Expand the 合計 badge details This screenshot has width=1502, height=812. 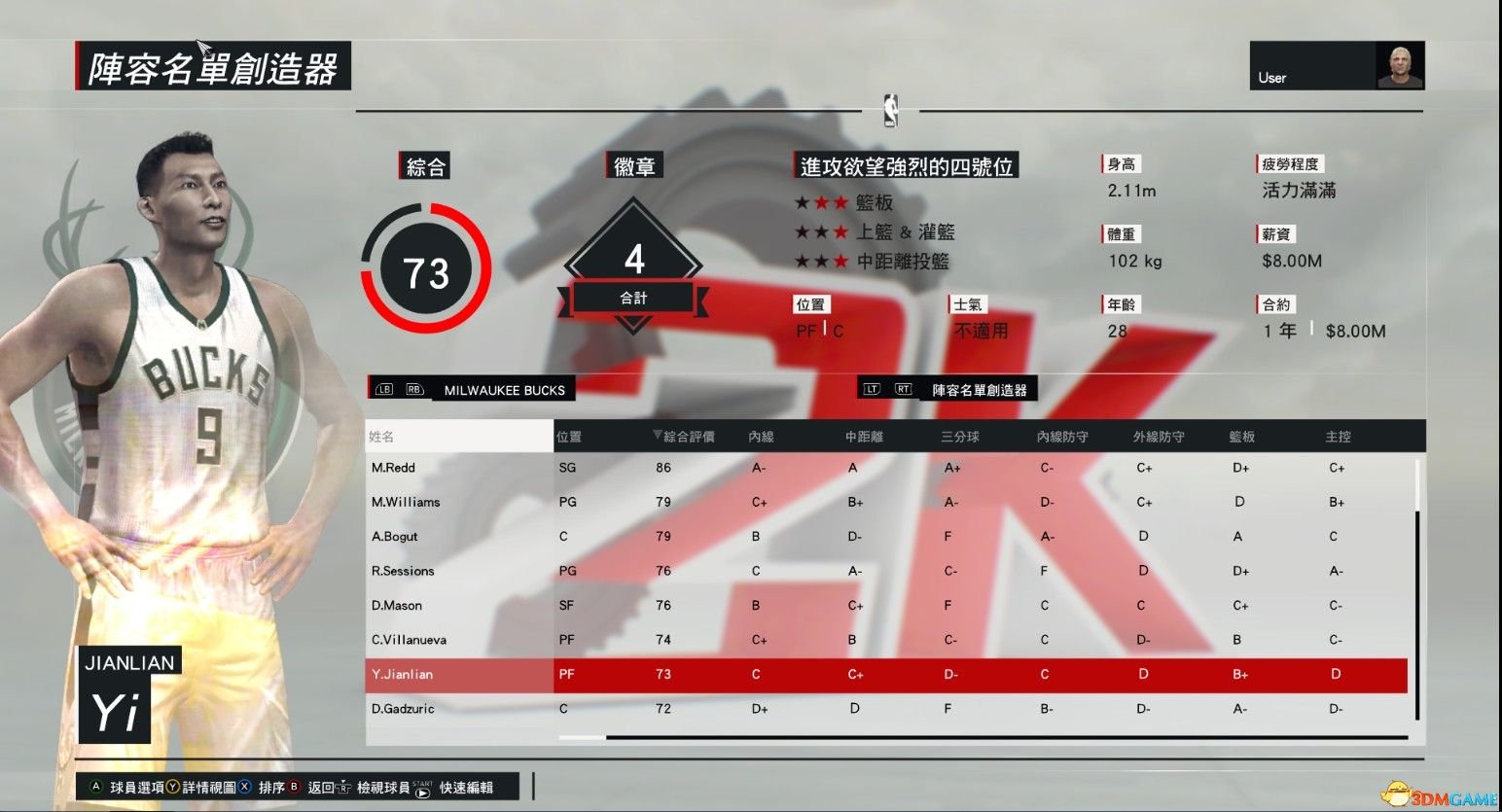pyautogui.click(x=633, y=298)
